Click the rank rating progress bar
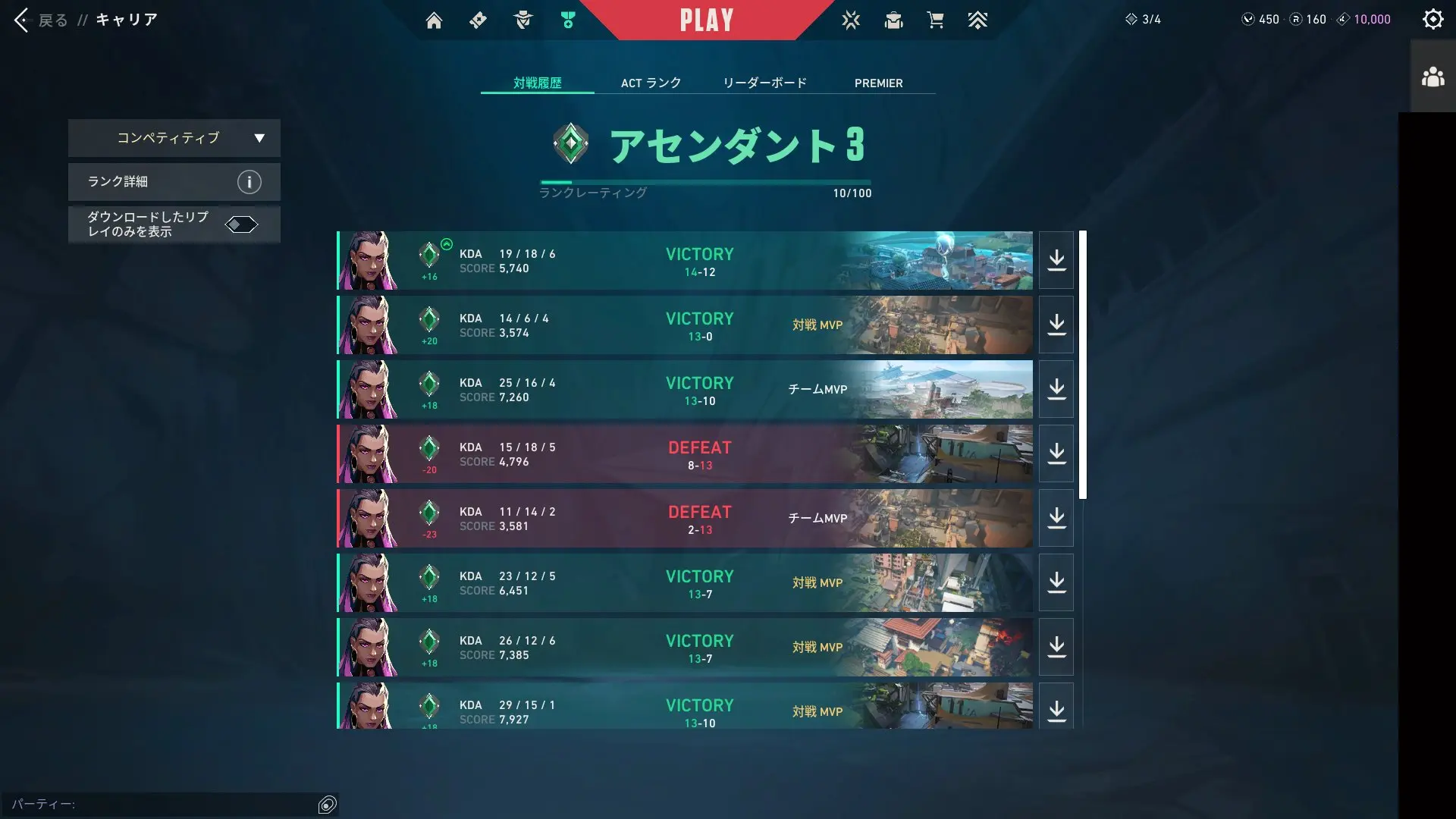 click(705, 181)
